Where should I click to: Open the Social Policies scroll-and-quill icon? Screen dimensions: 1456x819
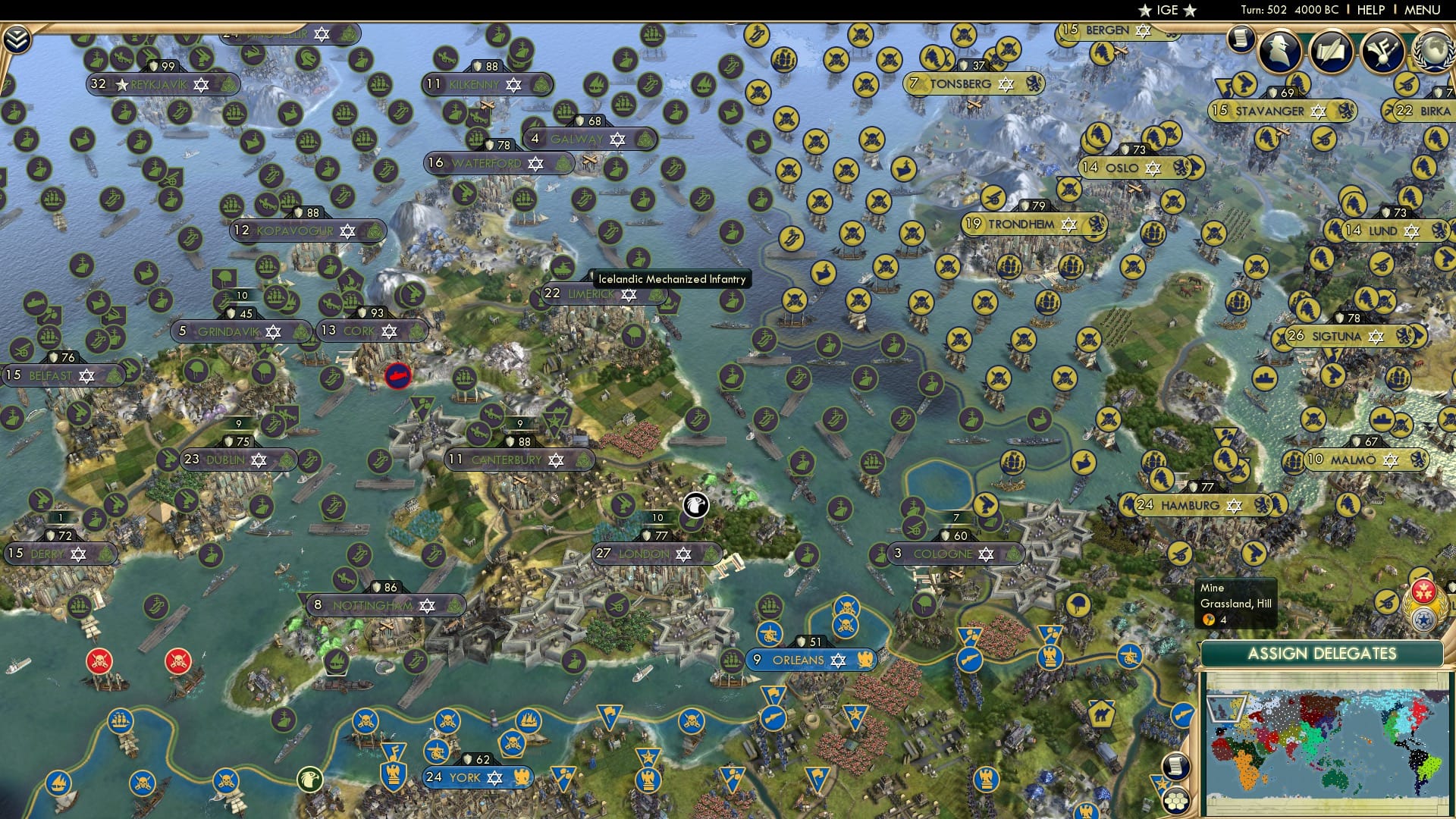(1332, 52)
